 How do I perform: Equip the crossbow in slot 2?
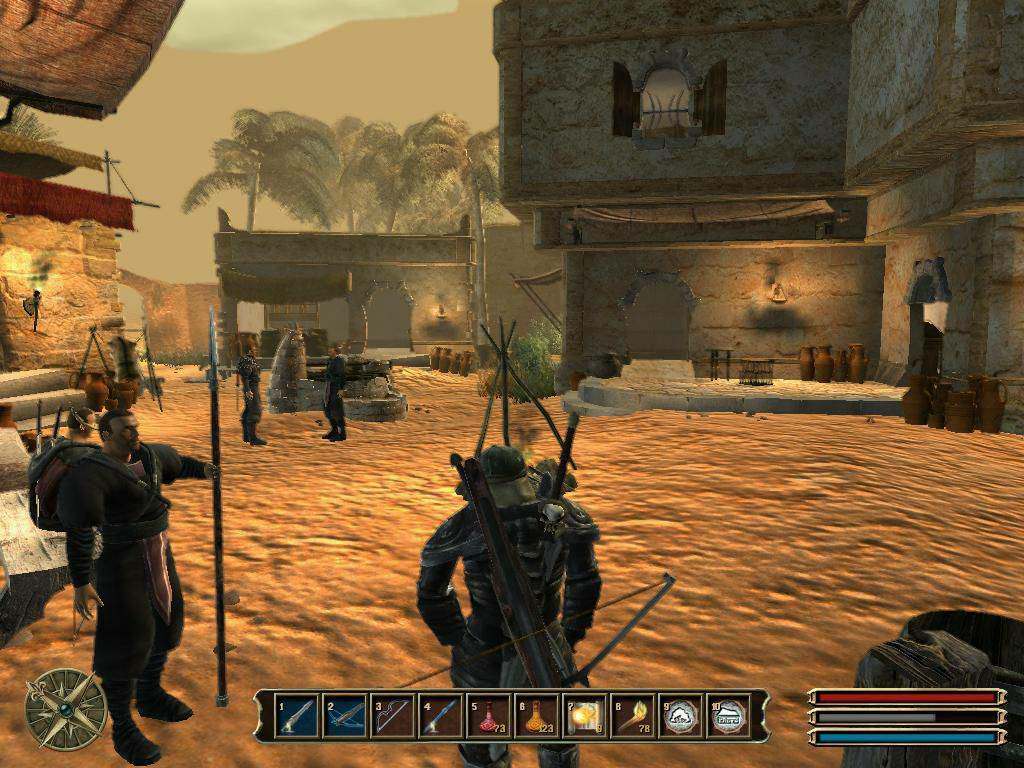tap(345, 716)
